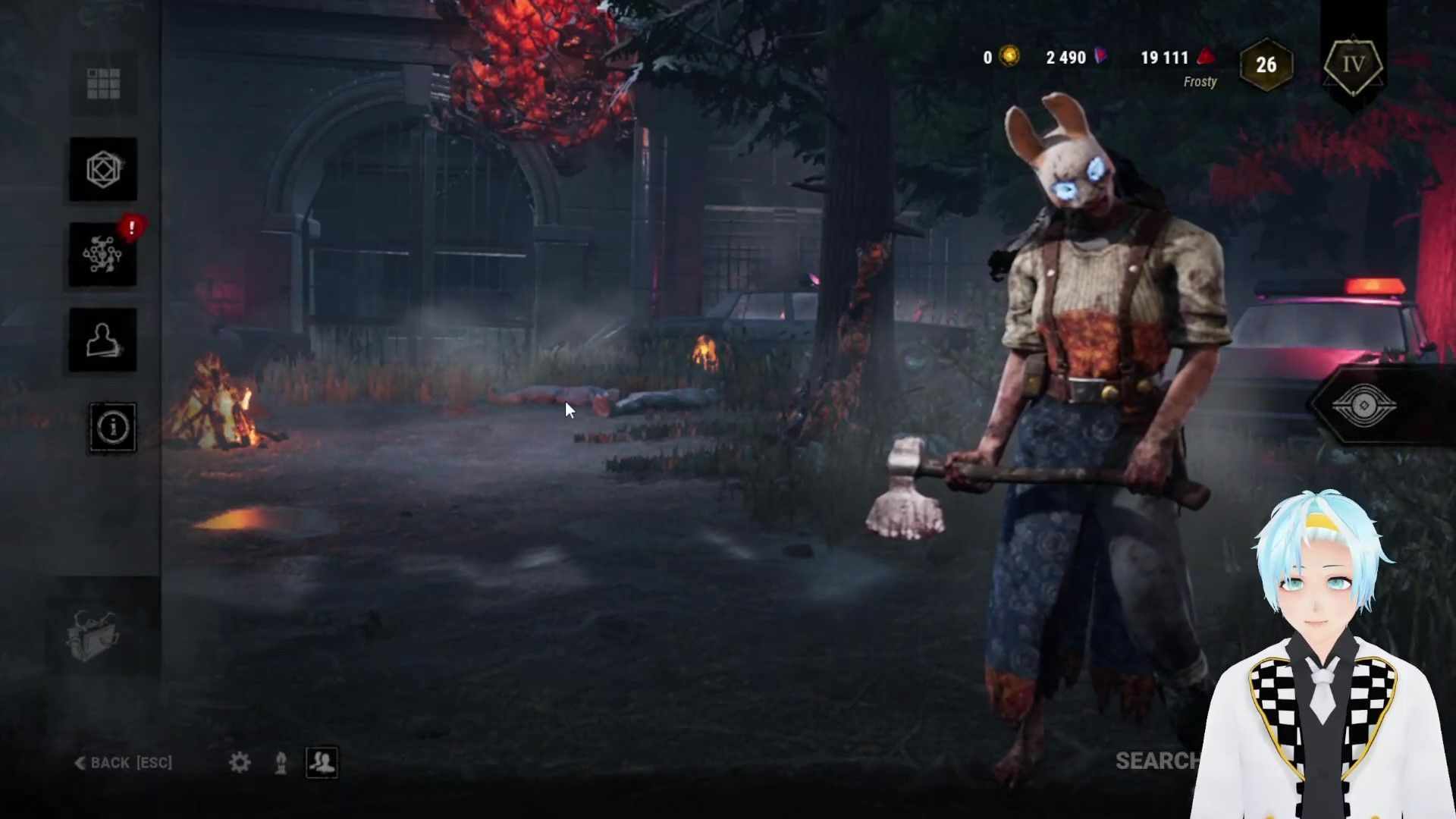
Task: Click the chess piece tutorial icon
Action: click(x=281, y=762)
